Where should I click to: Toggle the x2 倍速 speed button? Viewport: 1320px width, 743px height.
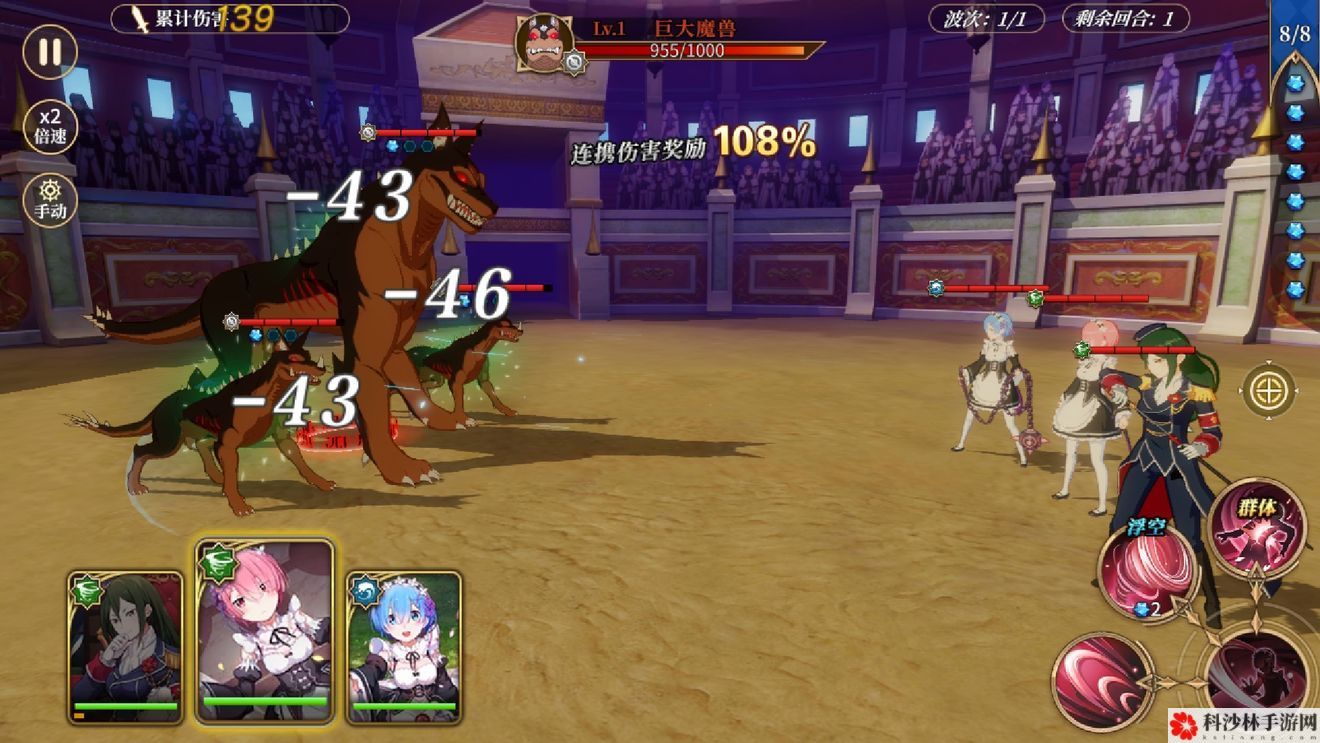49,125
